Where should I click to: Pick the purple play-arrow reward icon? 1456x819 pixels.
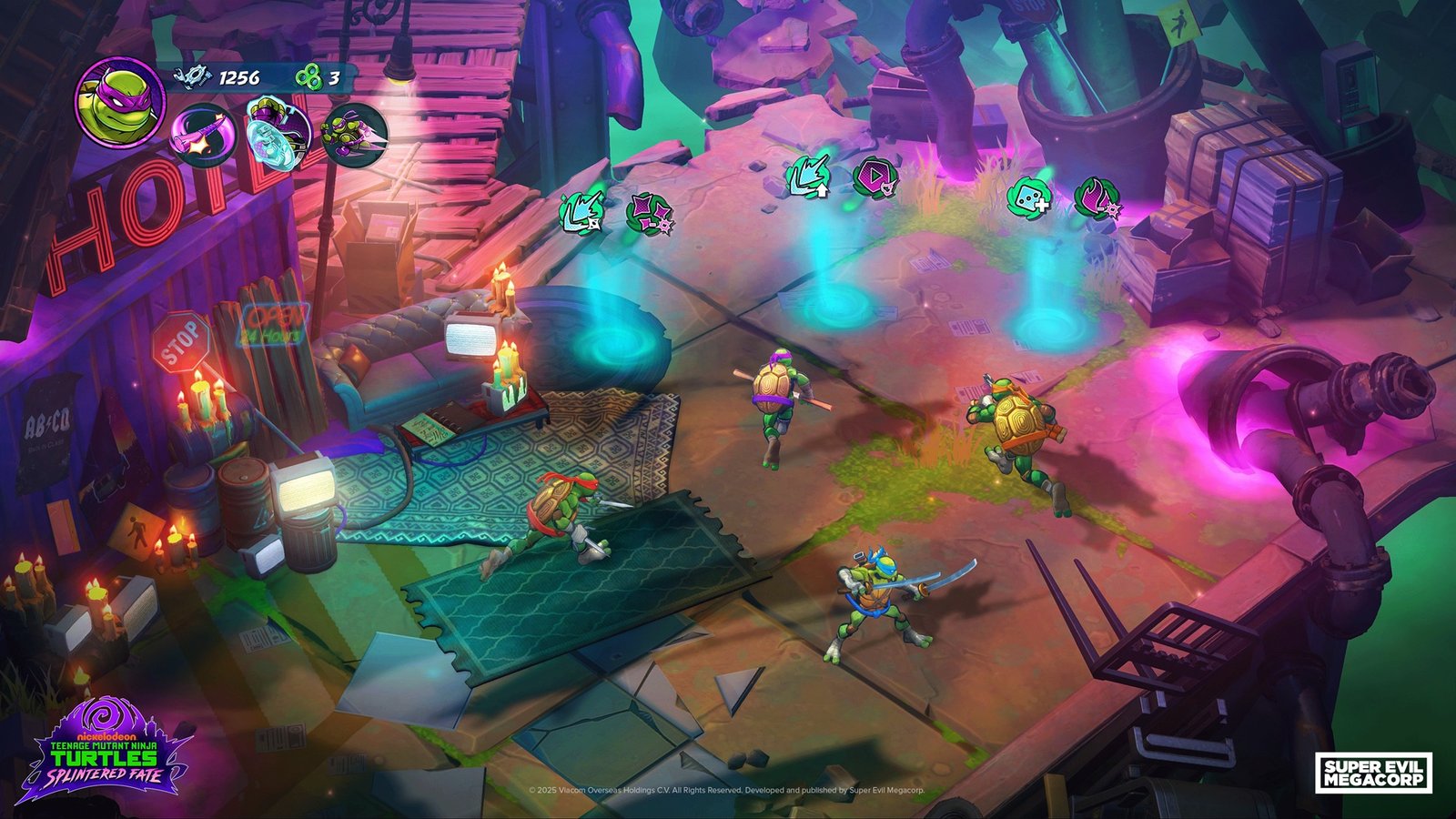875,176
